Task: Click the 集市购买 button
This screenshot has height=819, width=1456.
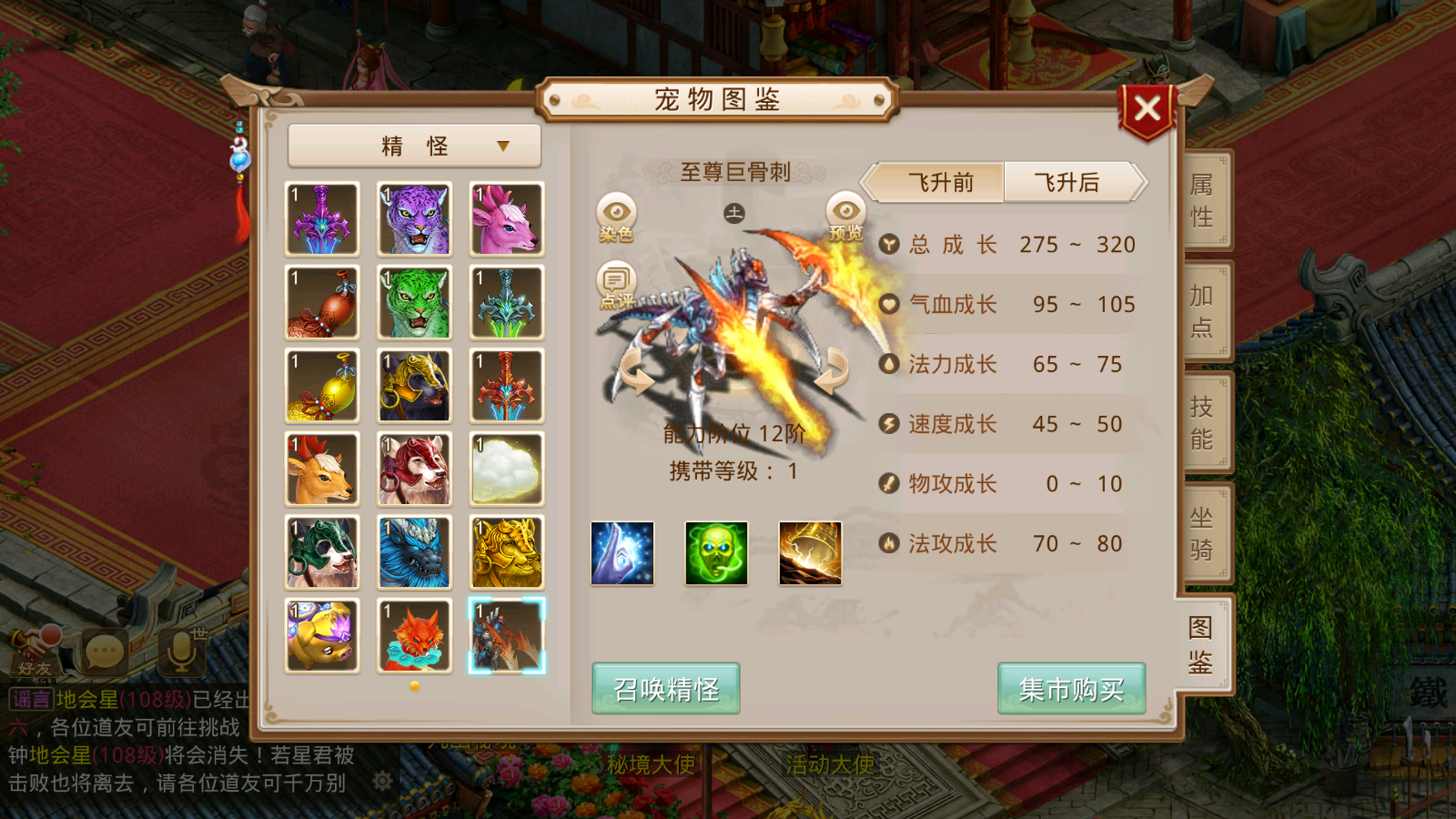Action: 1071,690
